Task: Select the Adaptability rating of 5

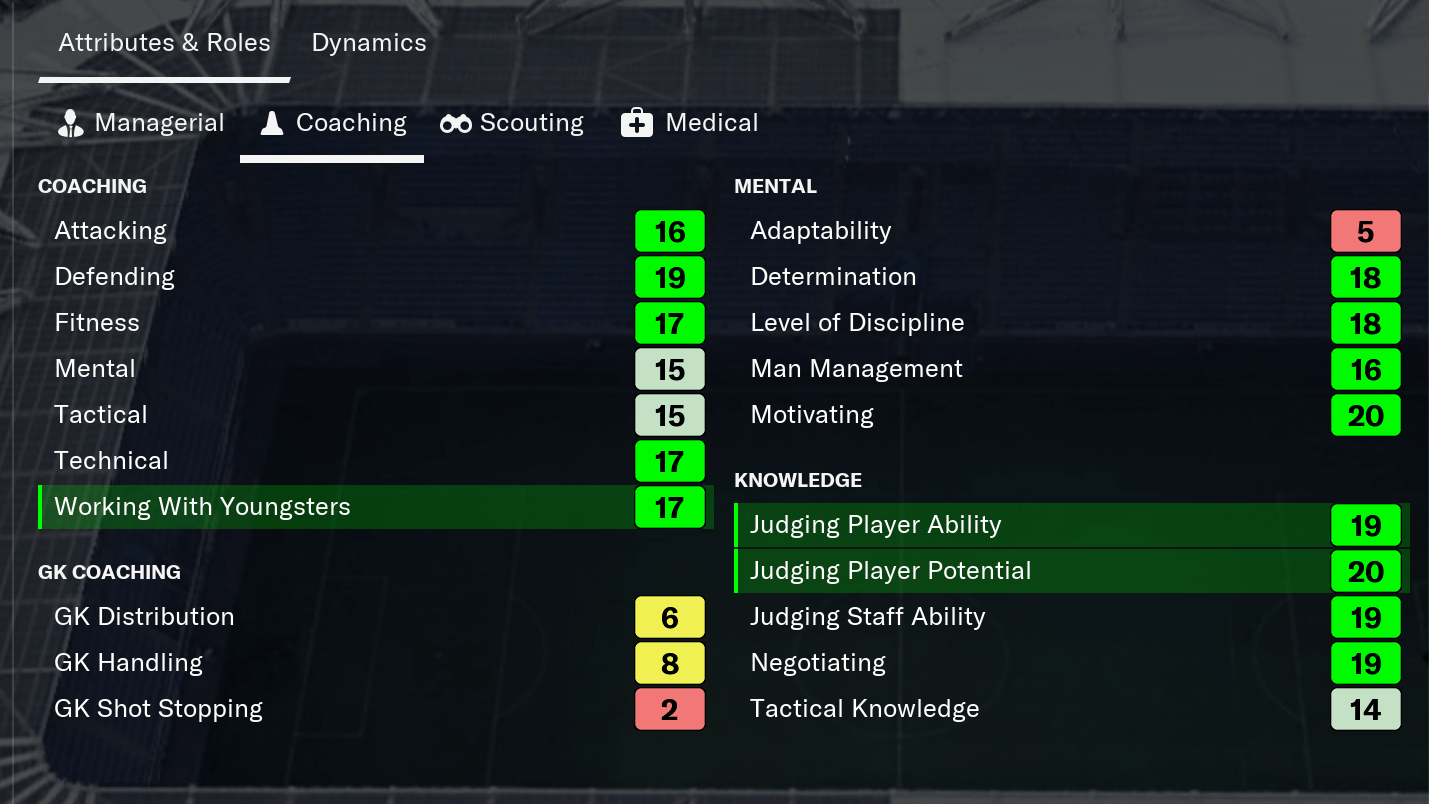Action: 1366,231
